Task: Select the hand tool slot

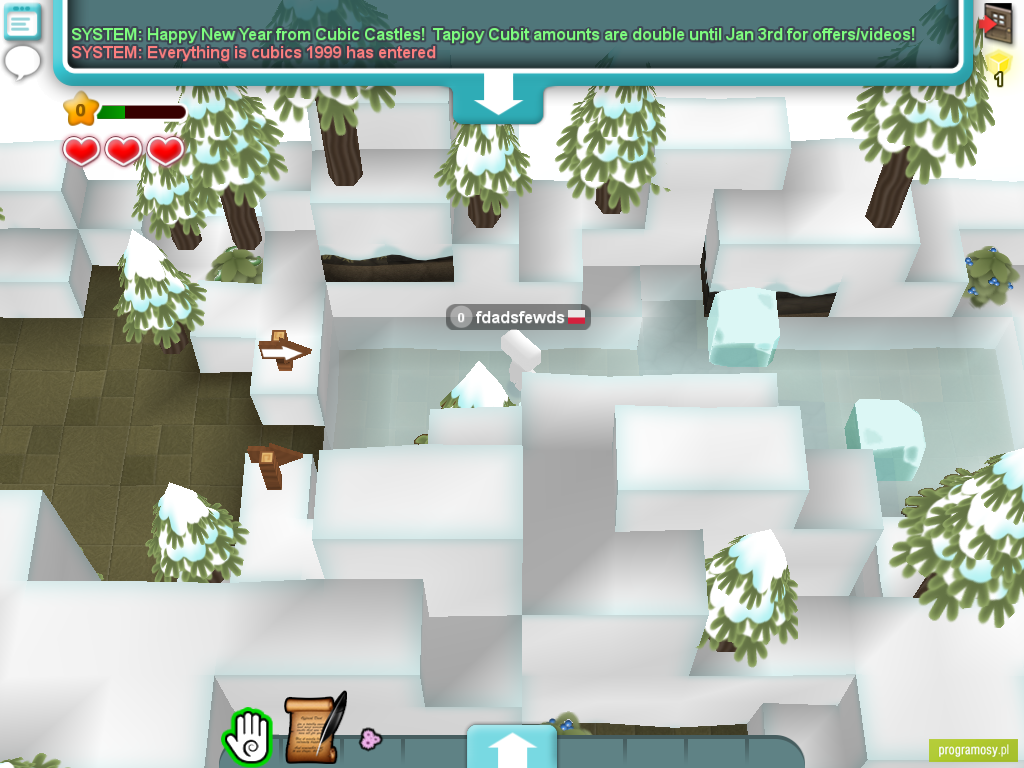Action: pyautogui.click(x=247, y=736)
